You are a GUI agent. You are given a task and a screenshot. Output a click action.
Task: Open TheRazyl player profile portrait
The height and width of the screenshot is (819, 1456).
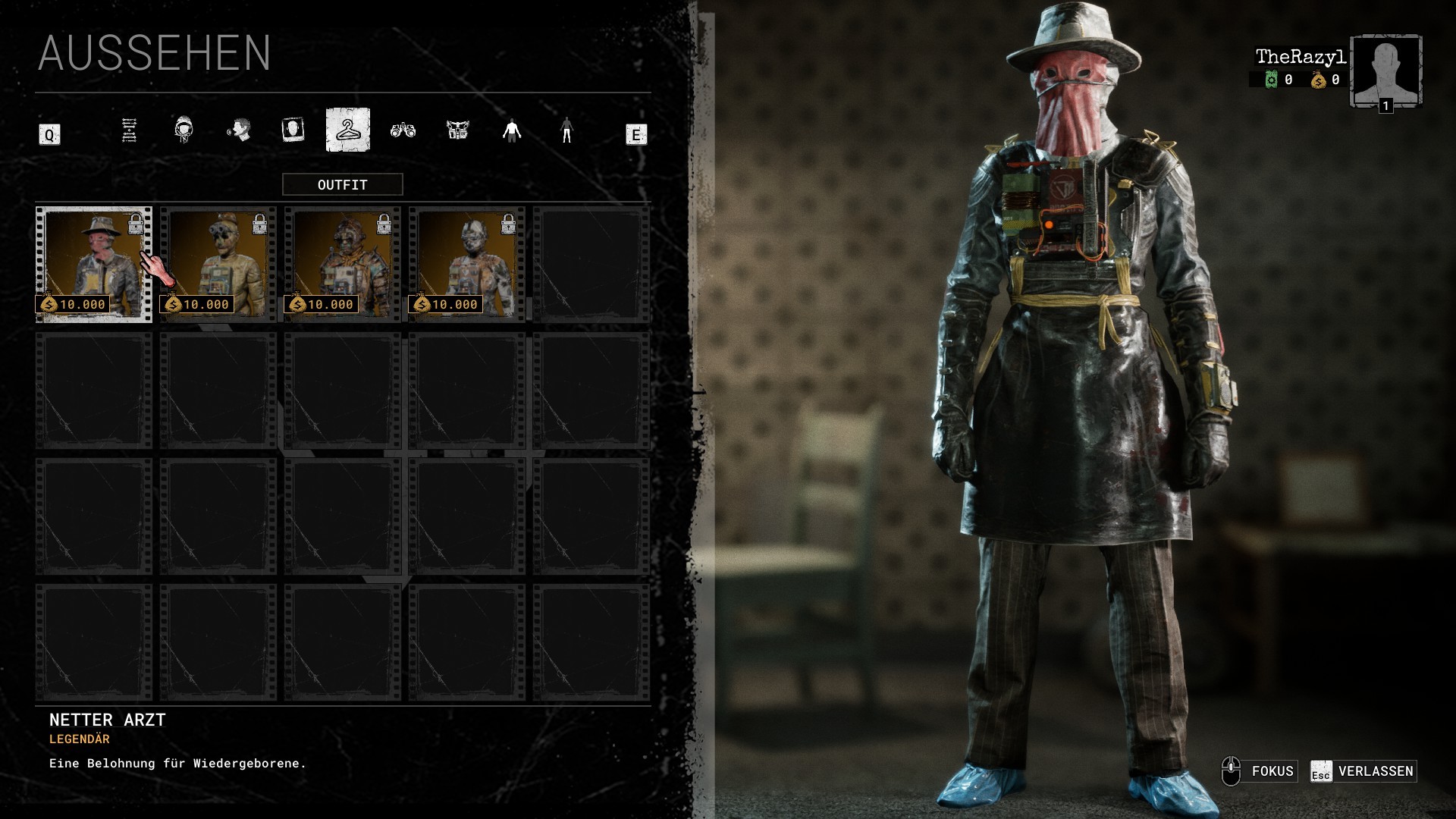(x=1385, y=71)
